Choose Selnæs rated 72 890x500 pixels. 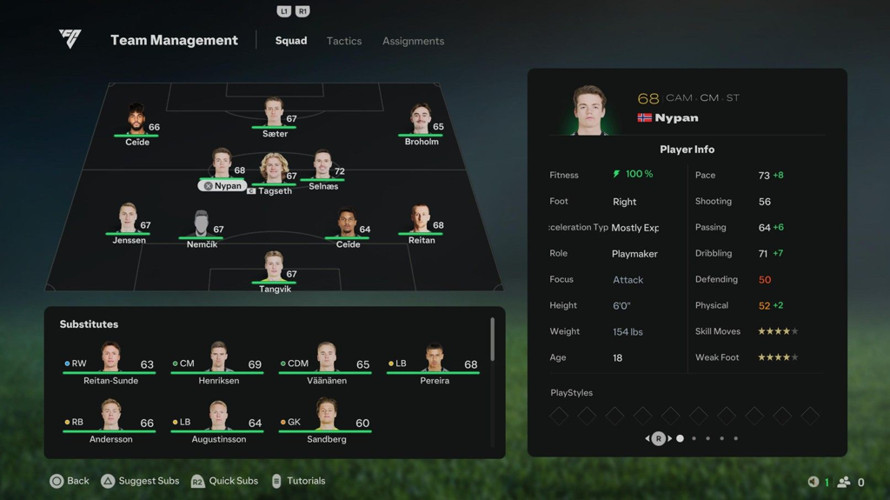323,168
